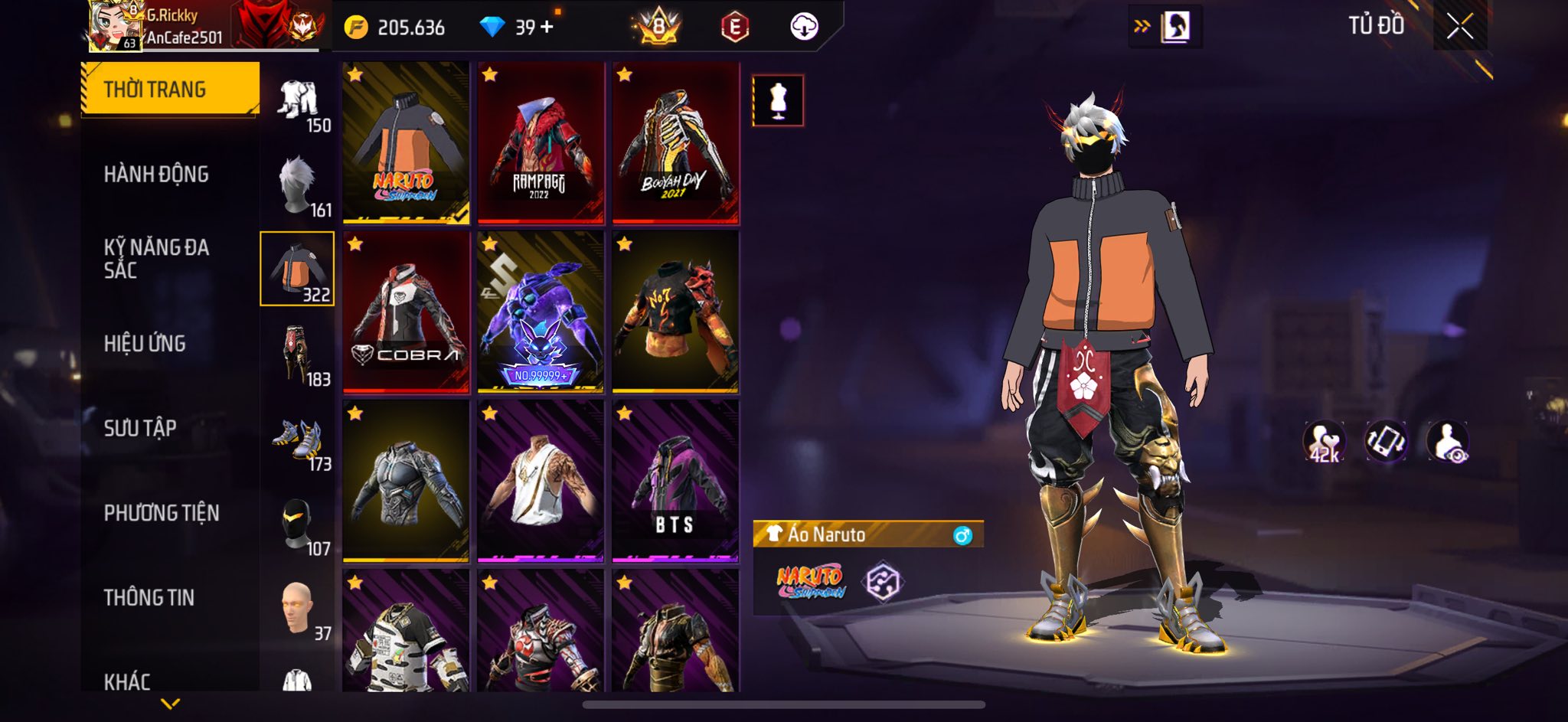This screenshot has height=722, width=1568.
Task: Equip the Booyah Day 2021 jacket
Action: click(675, 143)
